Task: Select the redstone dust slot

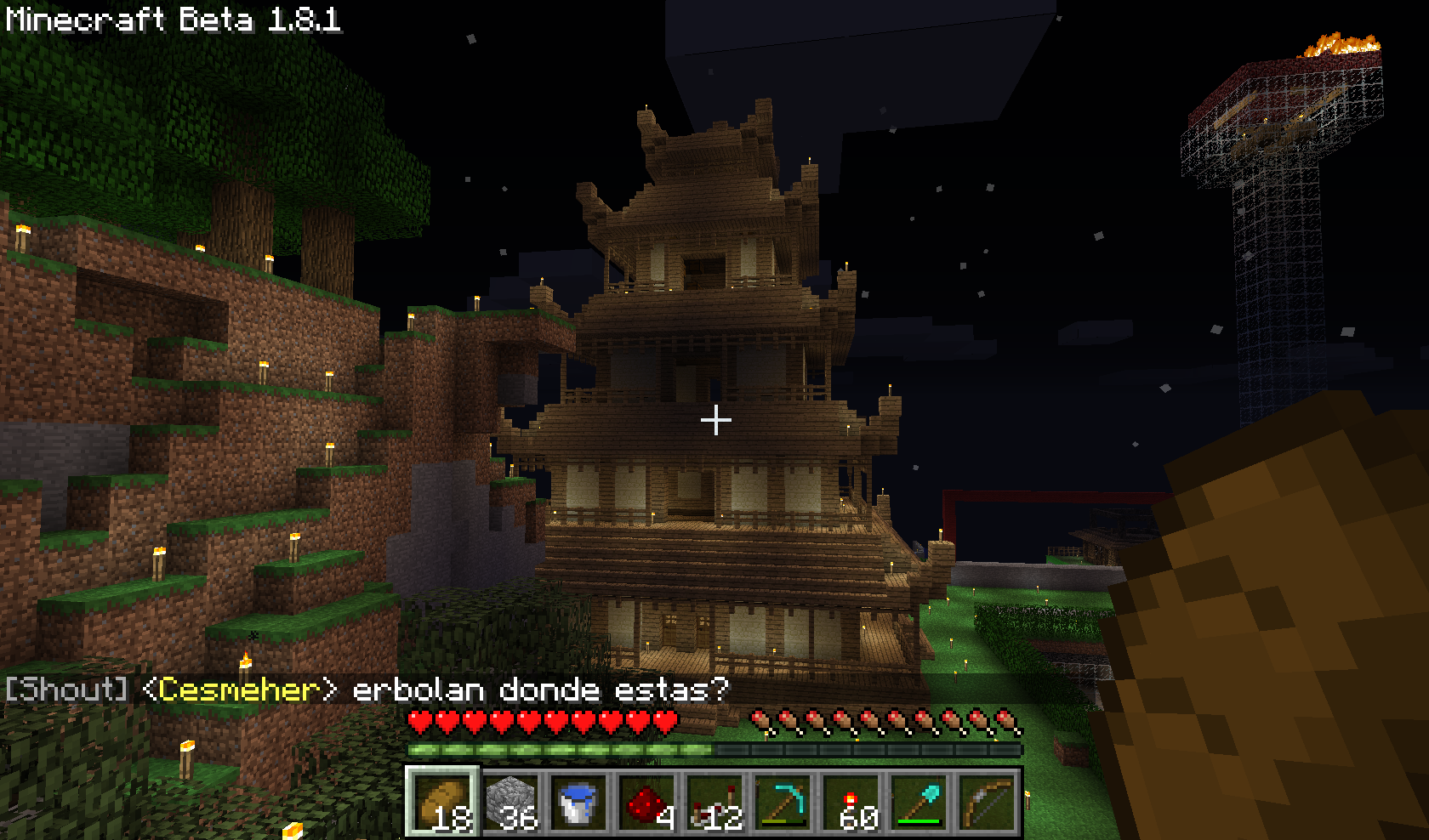Action: point(646,802)
